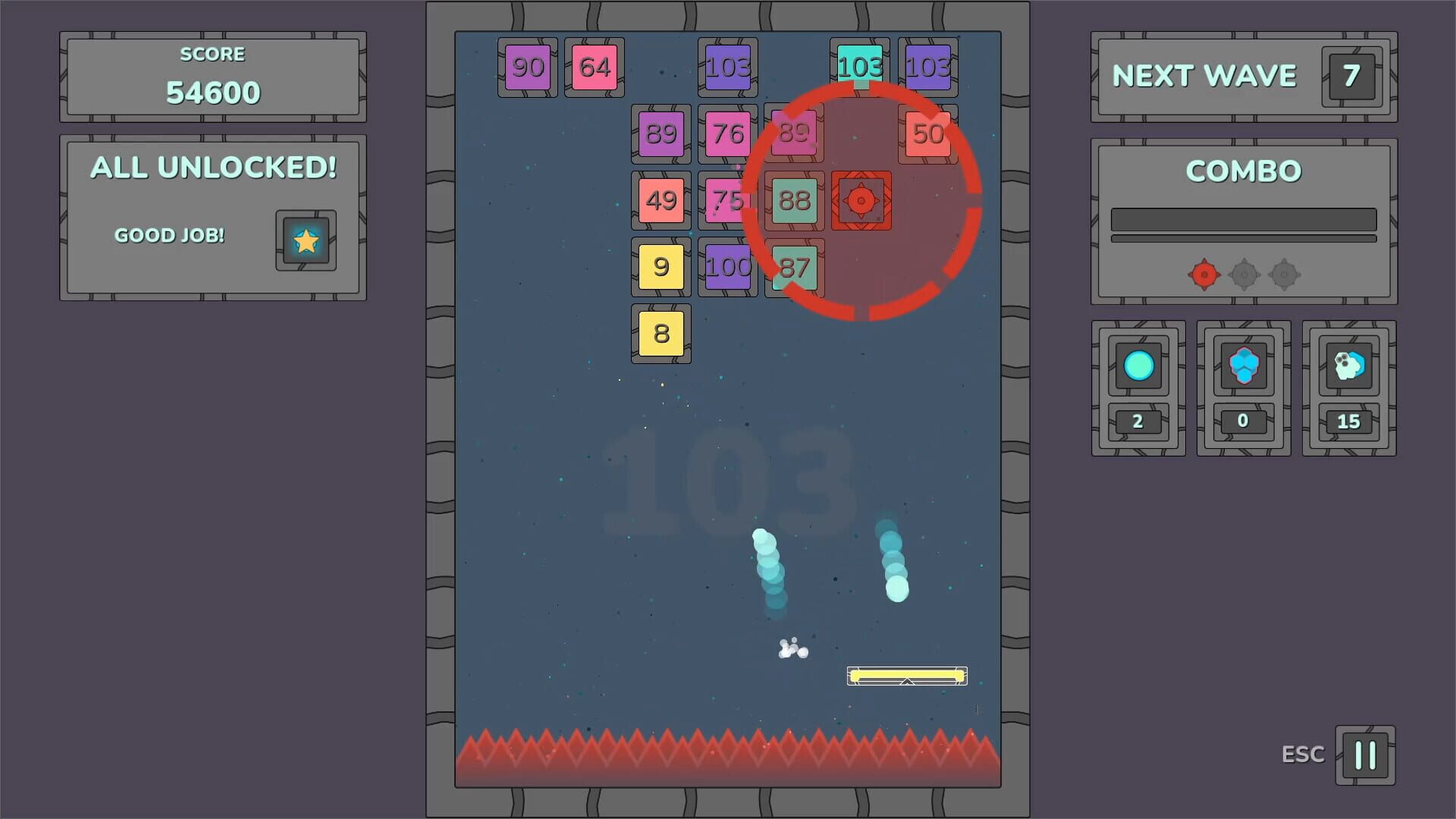
Task: Click the purple 90 brick in the top row
Action: pos(528,67)
